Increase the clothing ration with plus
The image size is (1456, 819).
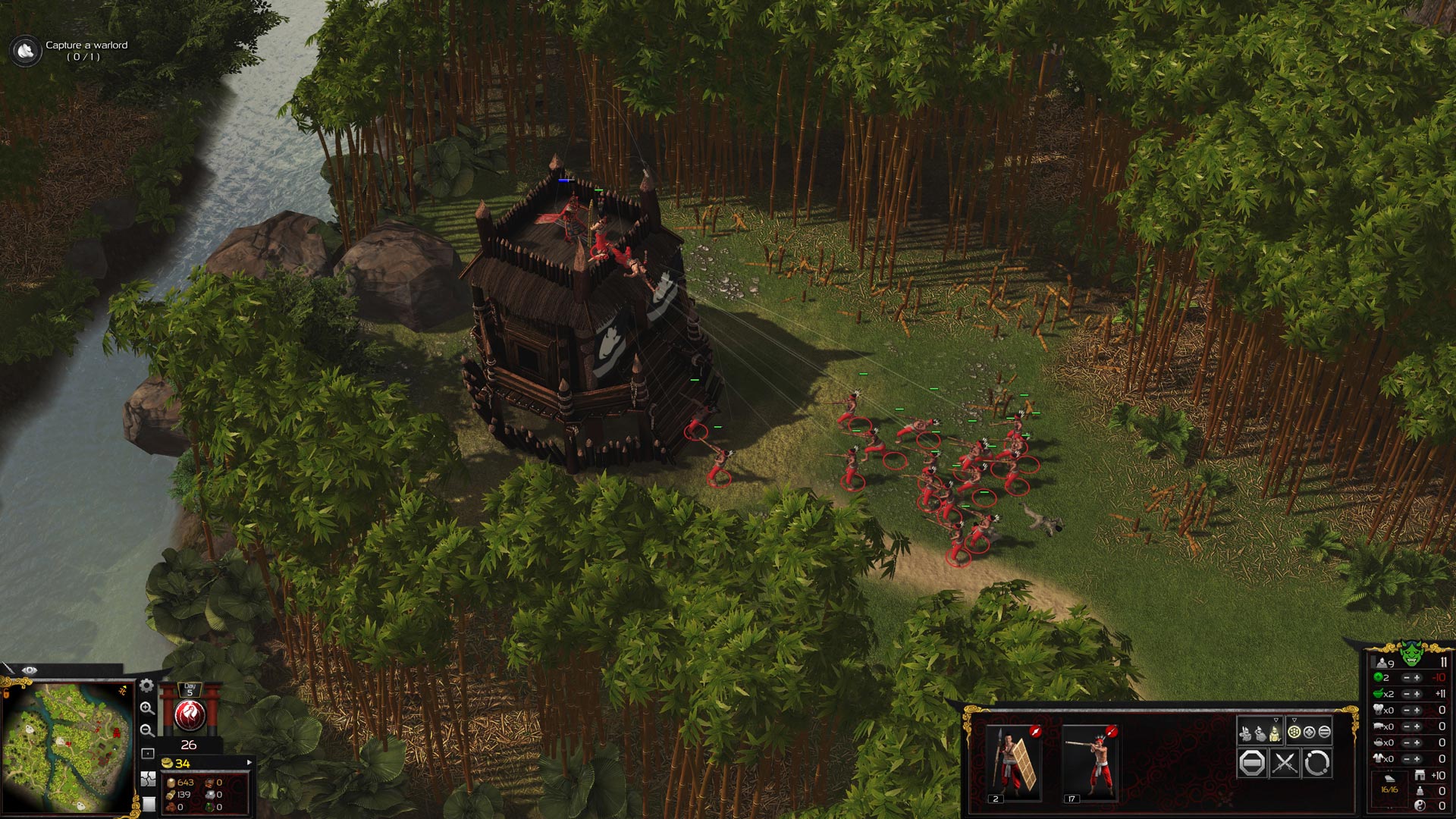1417,758
